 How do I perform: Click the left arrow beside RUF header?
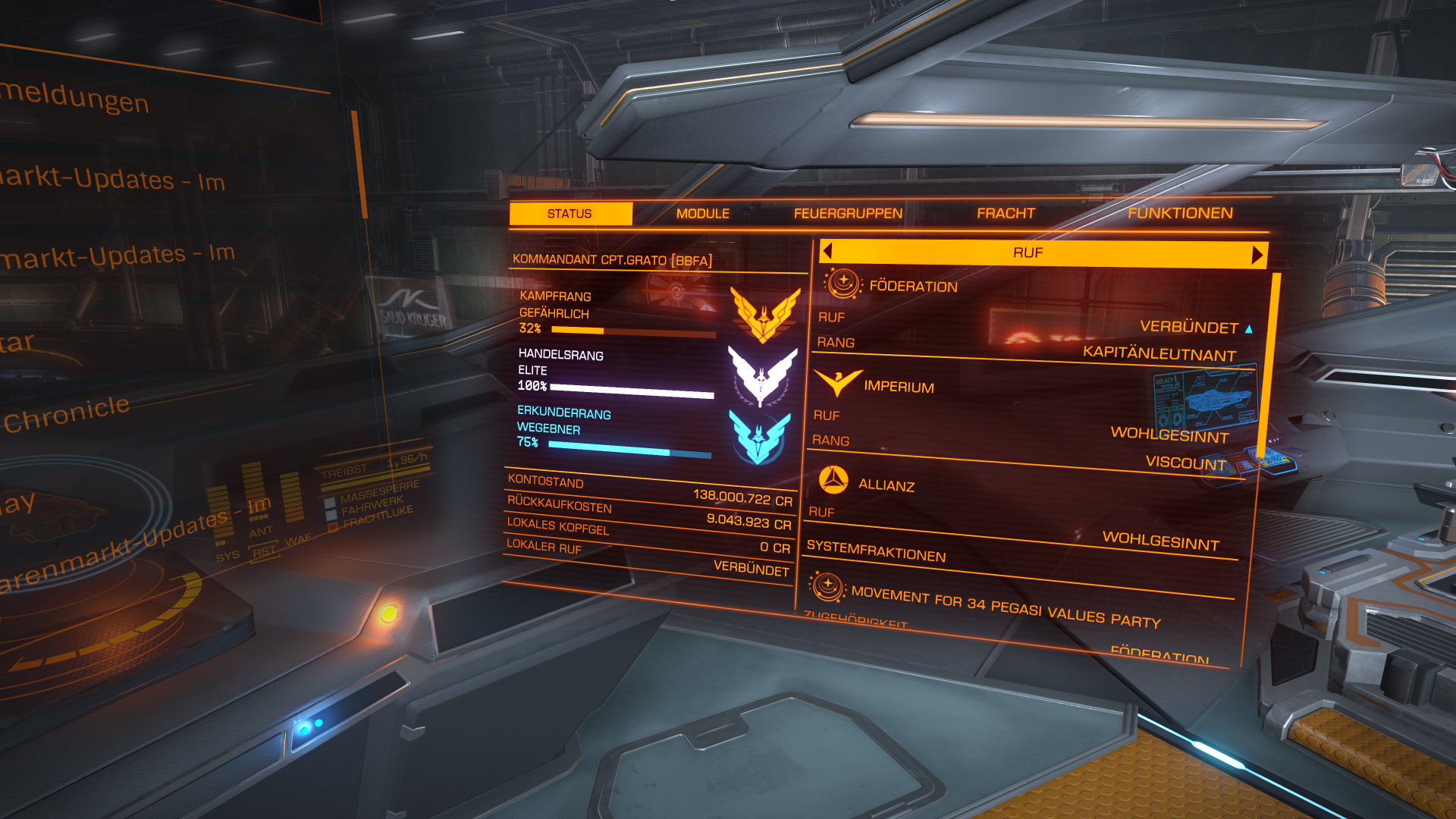click(827, 251)
